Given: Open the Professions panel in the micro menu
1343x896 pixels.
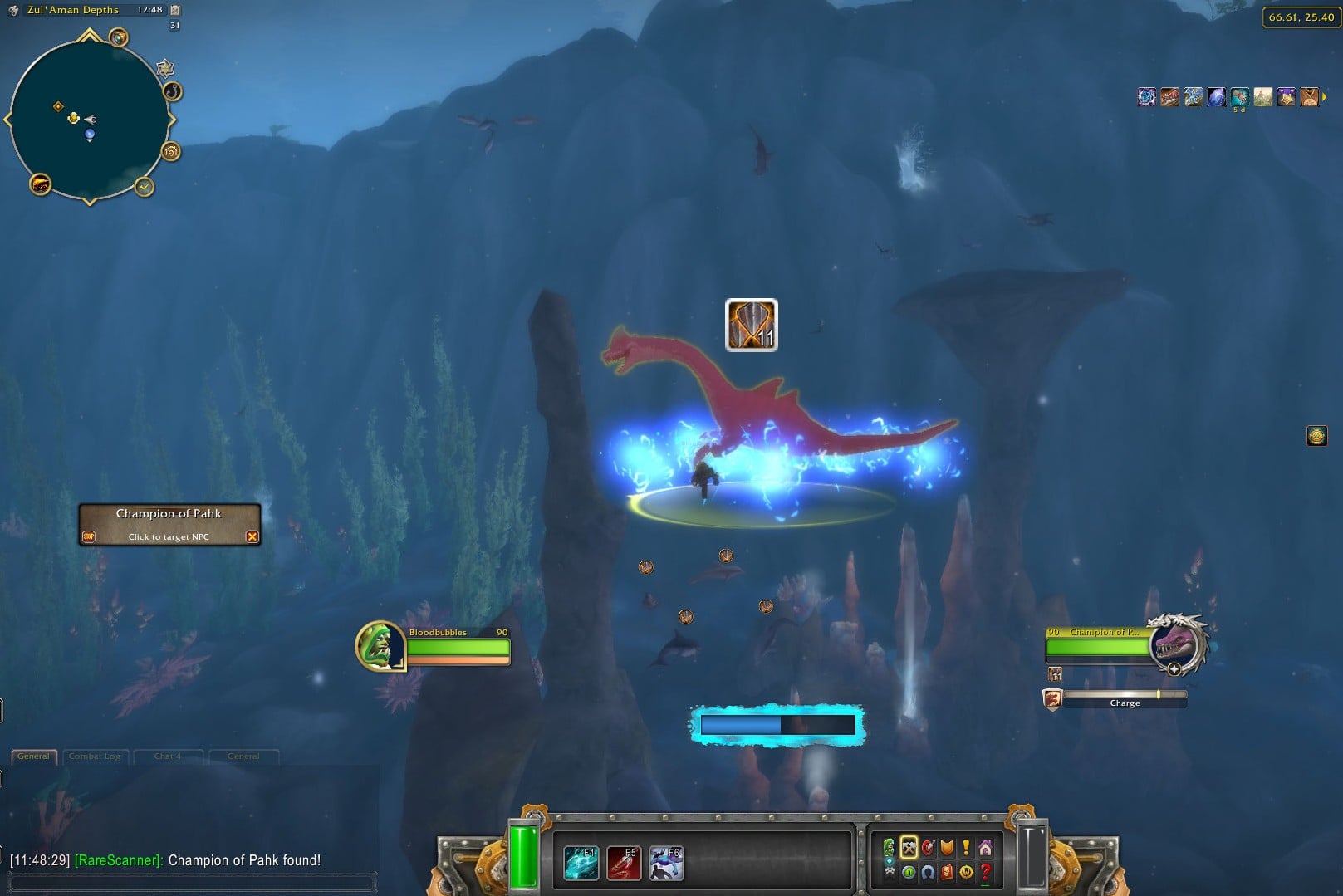Looking at the screenshot, I should 909,848.
